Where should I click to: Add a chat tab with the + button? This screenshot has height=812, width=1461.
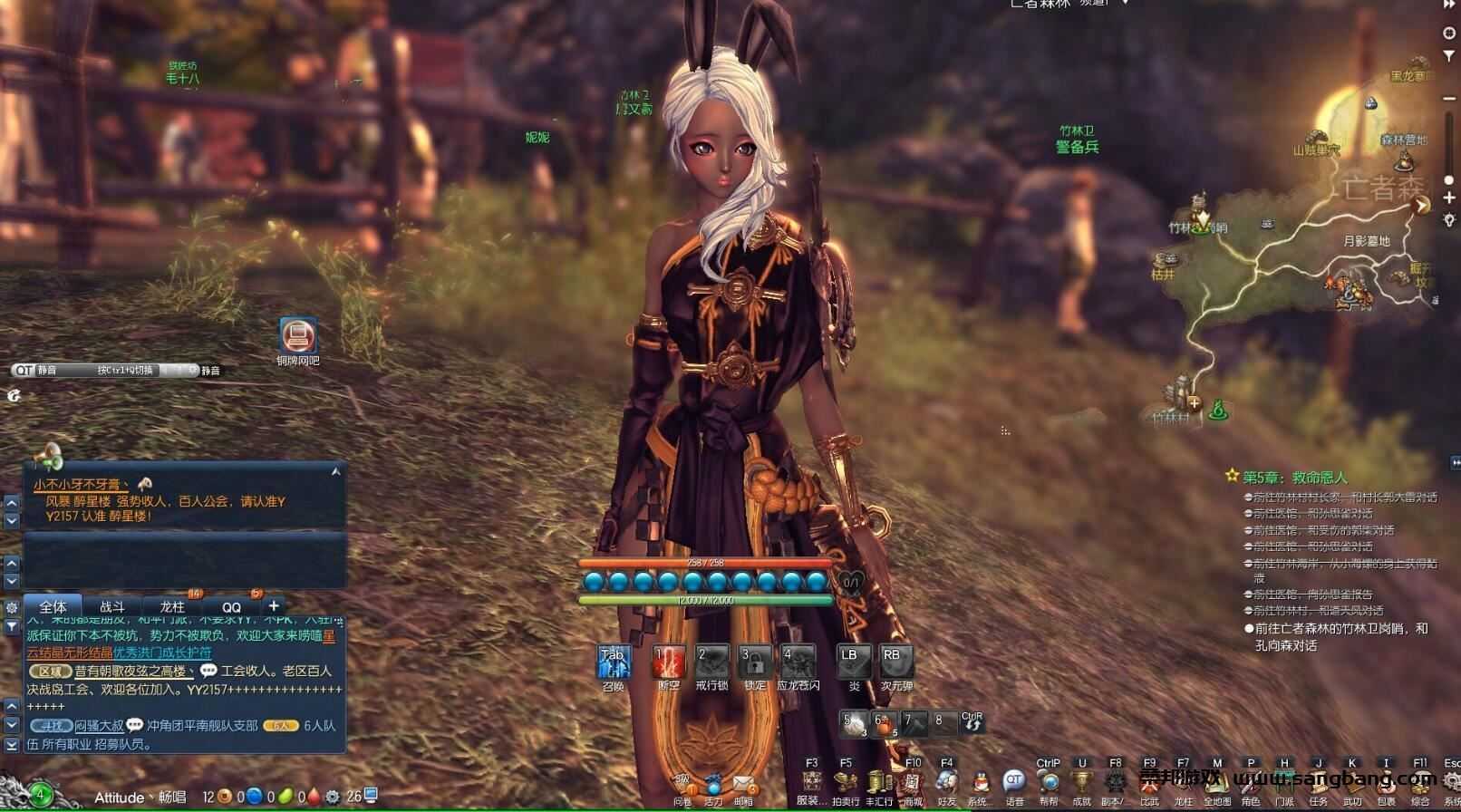coord(275,604)
